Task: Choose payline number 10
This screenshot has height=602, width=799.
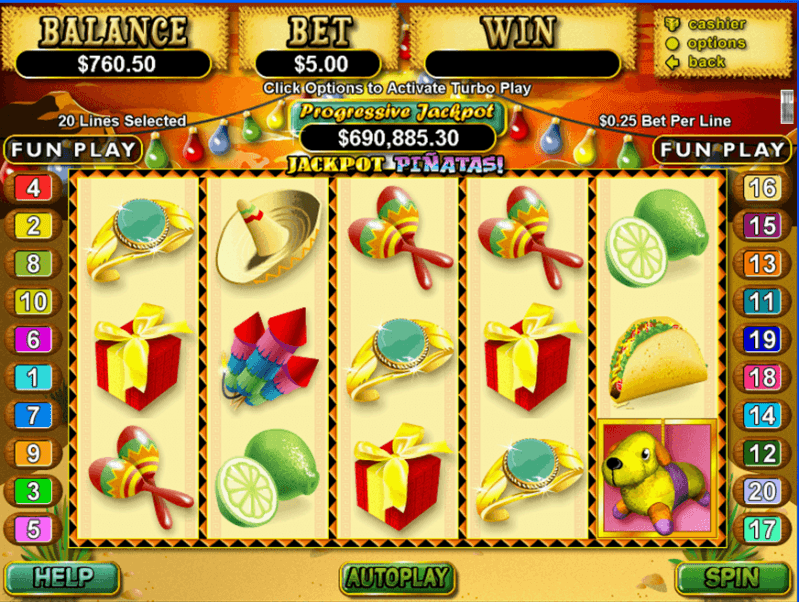Action: (x=33, y=301)
